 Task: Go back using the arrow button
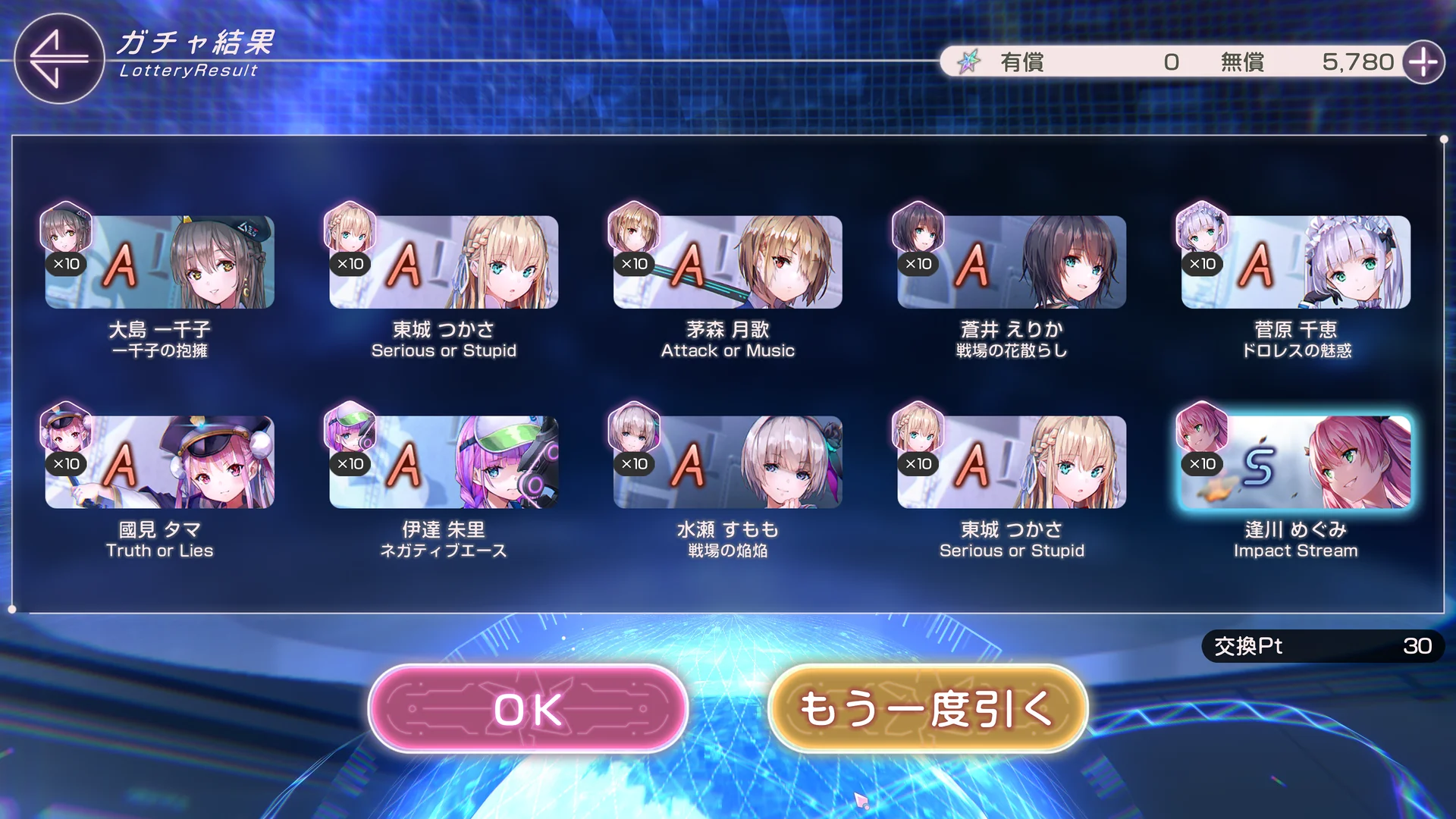point(58,58)
